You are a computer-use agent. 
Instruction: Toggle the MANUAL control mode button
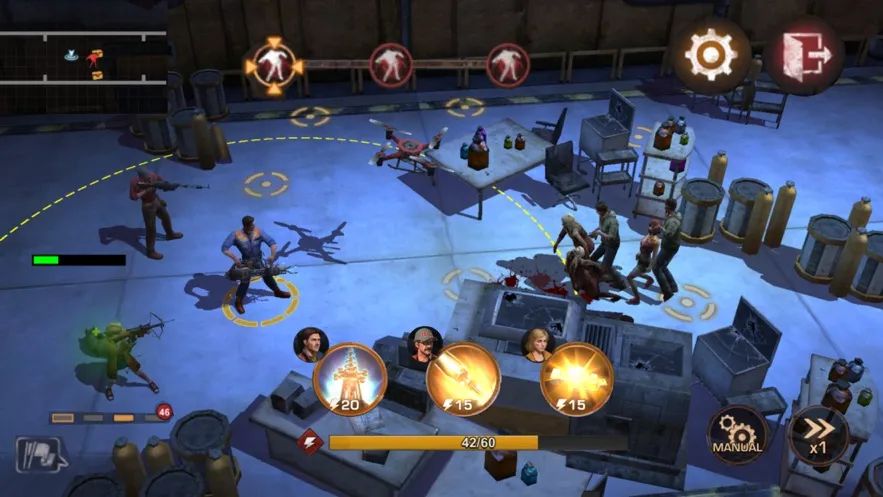click(738, 435)
